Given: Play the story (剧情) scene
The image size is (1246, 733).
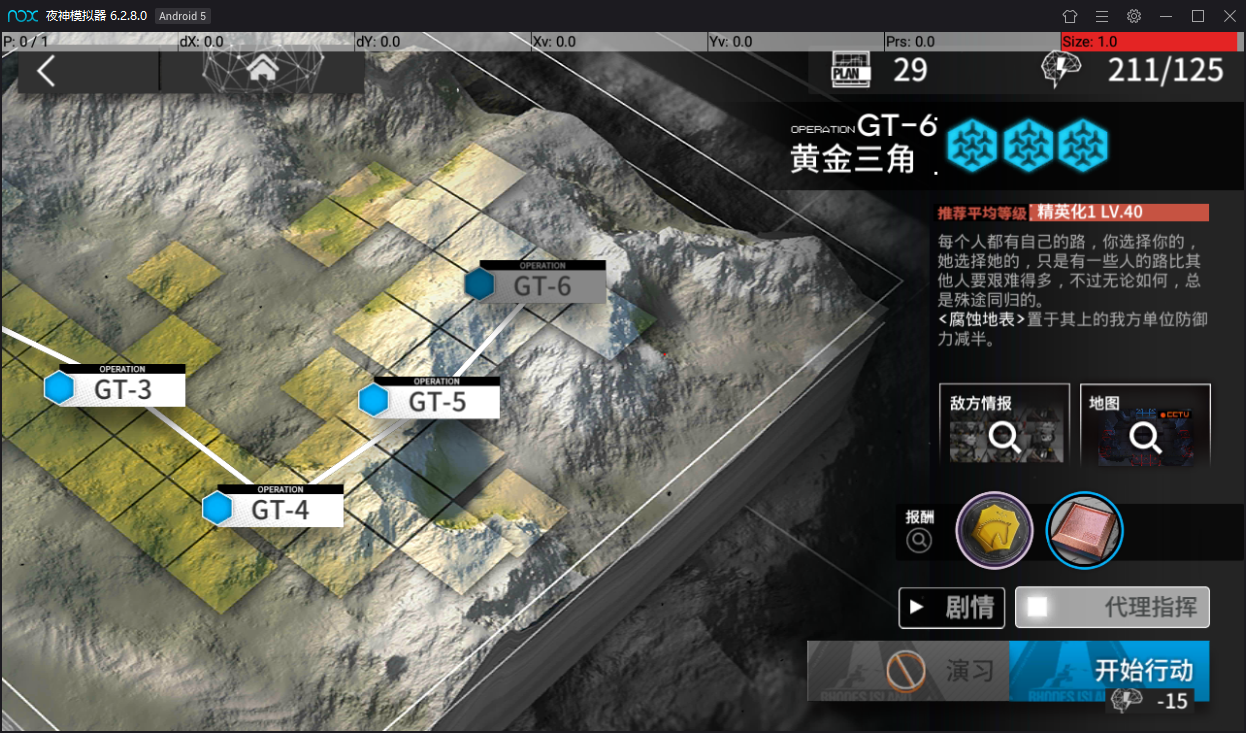Looking at the screenshot, I should [x=951, y=607].
